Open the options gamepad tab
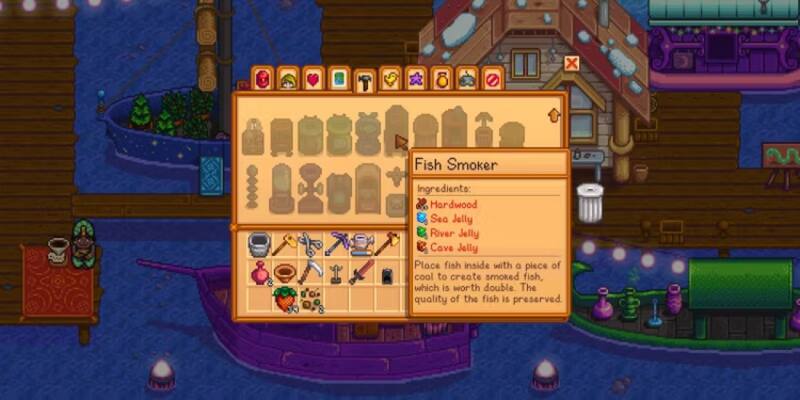This screenshot has height=400, width=800. [x=467, y=78]
